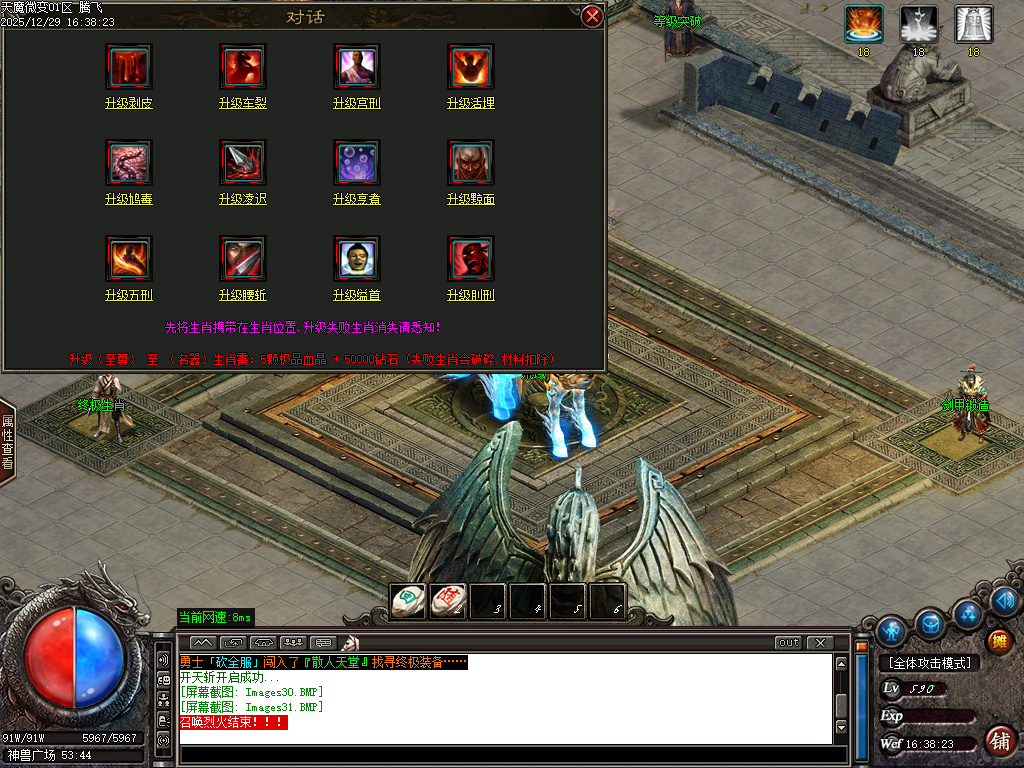Choose the 升级黥面 upgrade link
This screenshot has height=768, width=1024.
coord(471,199)
